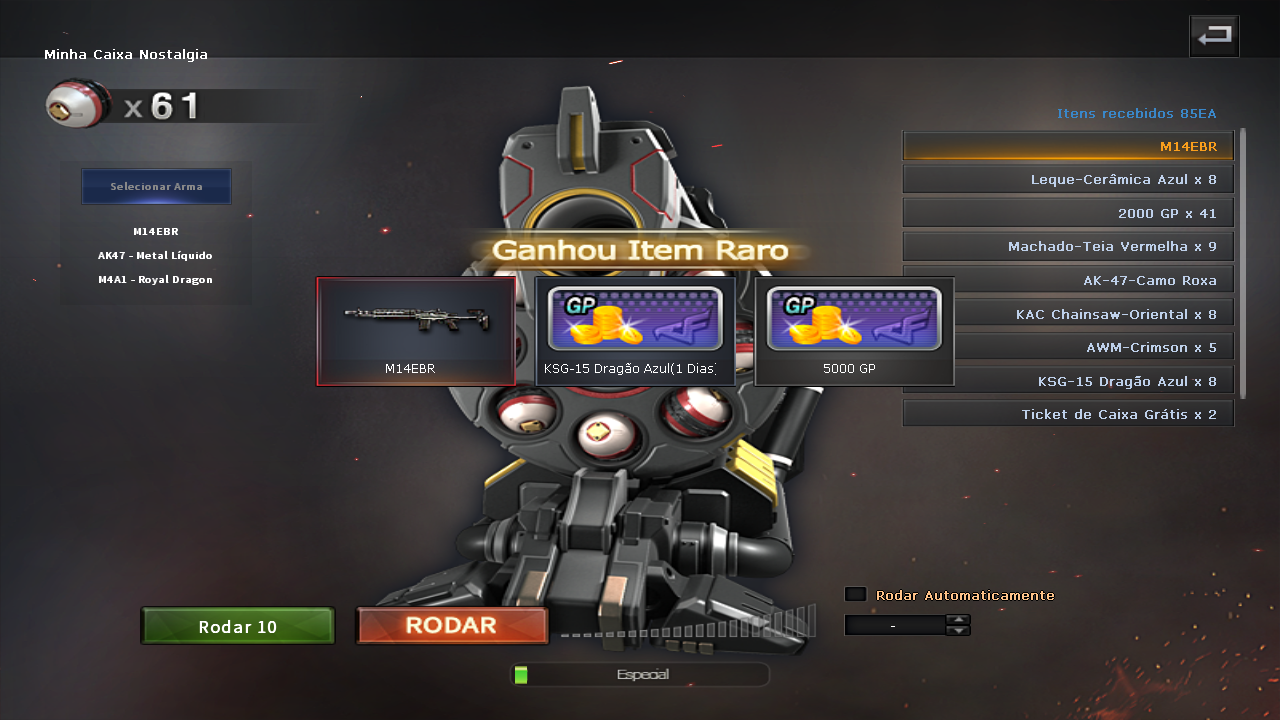
Task: Select the M14EBR reward card
Action: tap(416, 331)
